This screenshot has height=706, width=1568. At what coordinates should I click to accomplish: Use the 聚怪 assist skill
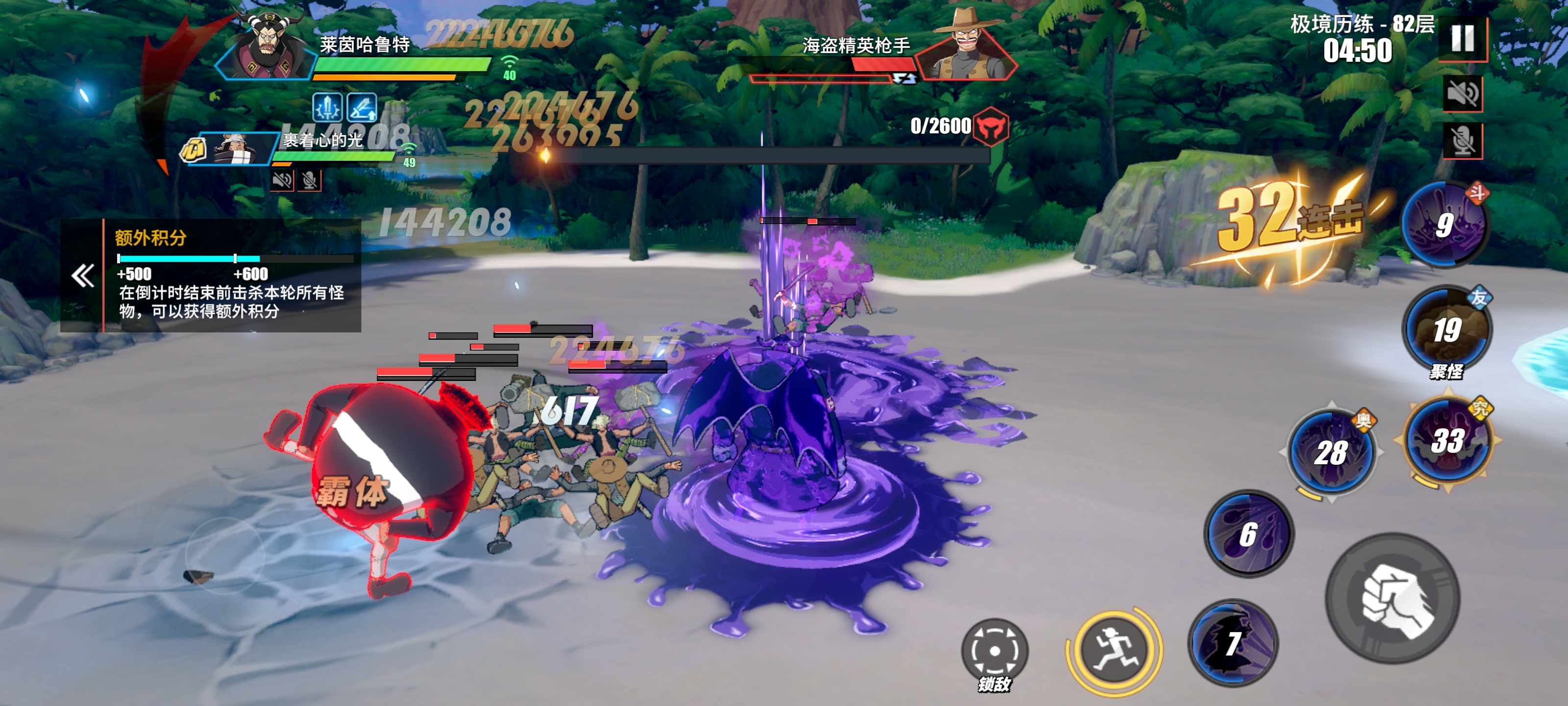coord(1446,330)
